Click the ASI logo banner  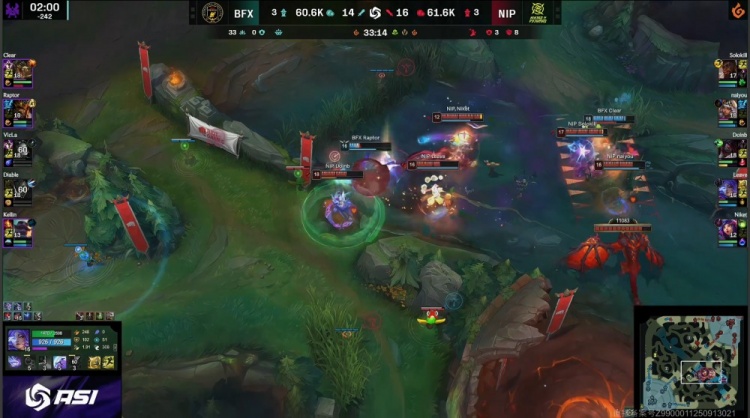60,393
